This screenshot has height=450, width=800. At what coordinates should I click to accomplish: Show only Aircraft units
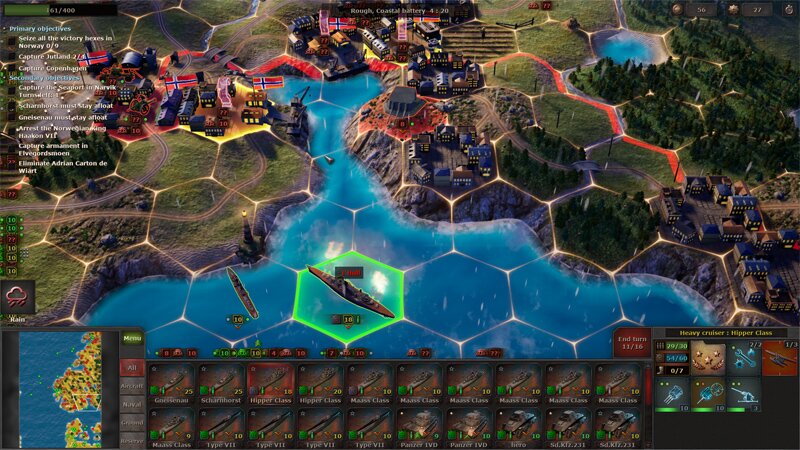[x=132, y=384]
